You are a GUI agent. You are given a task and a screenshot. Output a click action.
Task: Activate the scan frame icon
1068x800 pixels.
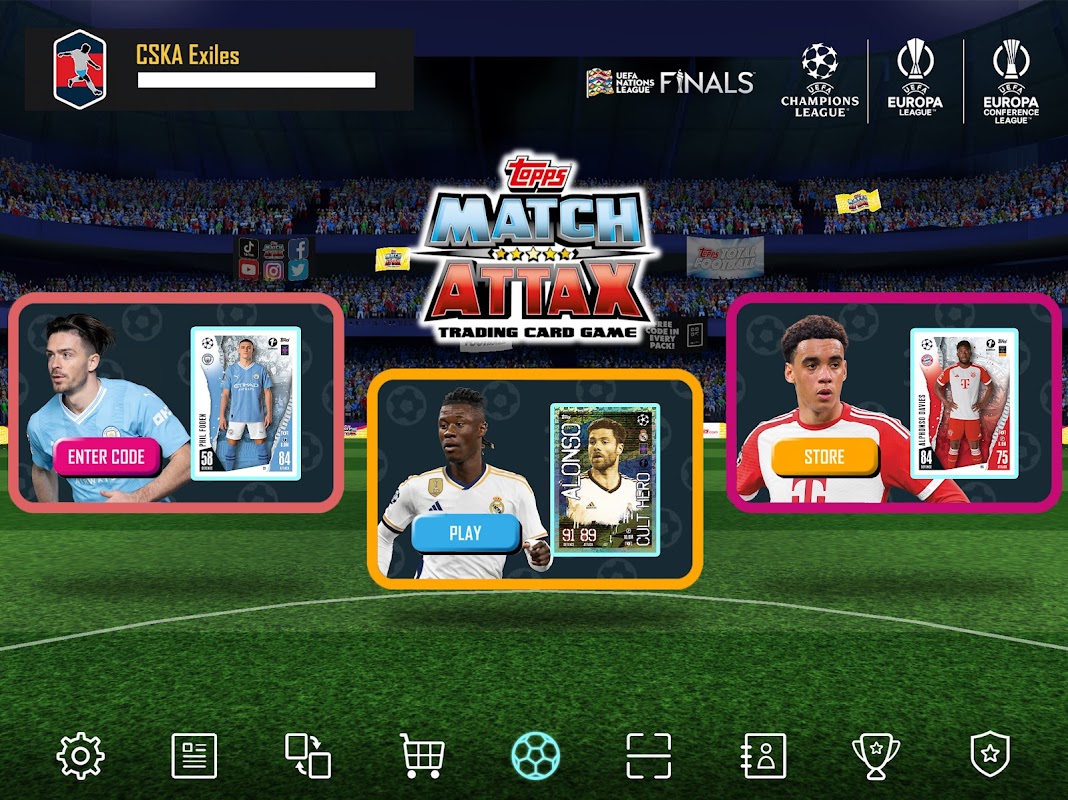pos(649,756)
